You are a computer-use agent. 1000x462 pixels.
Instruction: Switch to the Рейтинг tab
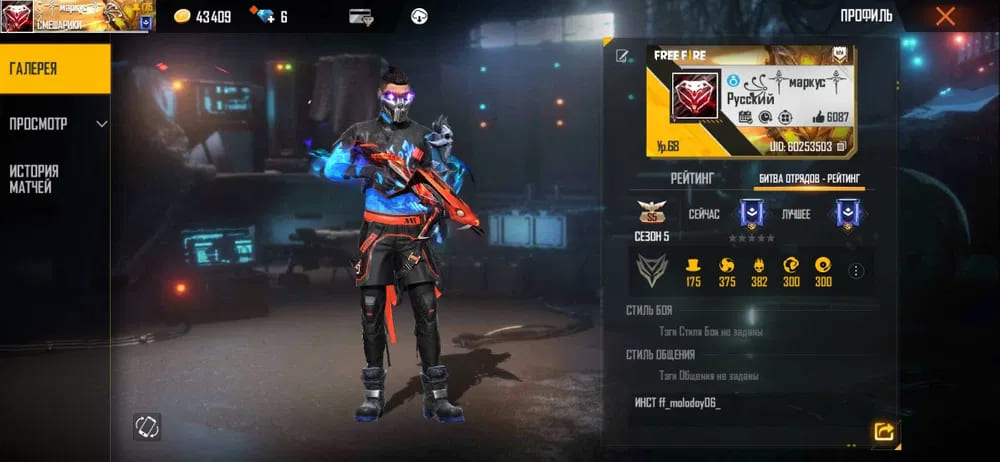[x=692, y=178]
